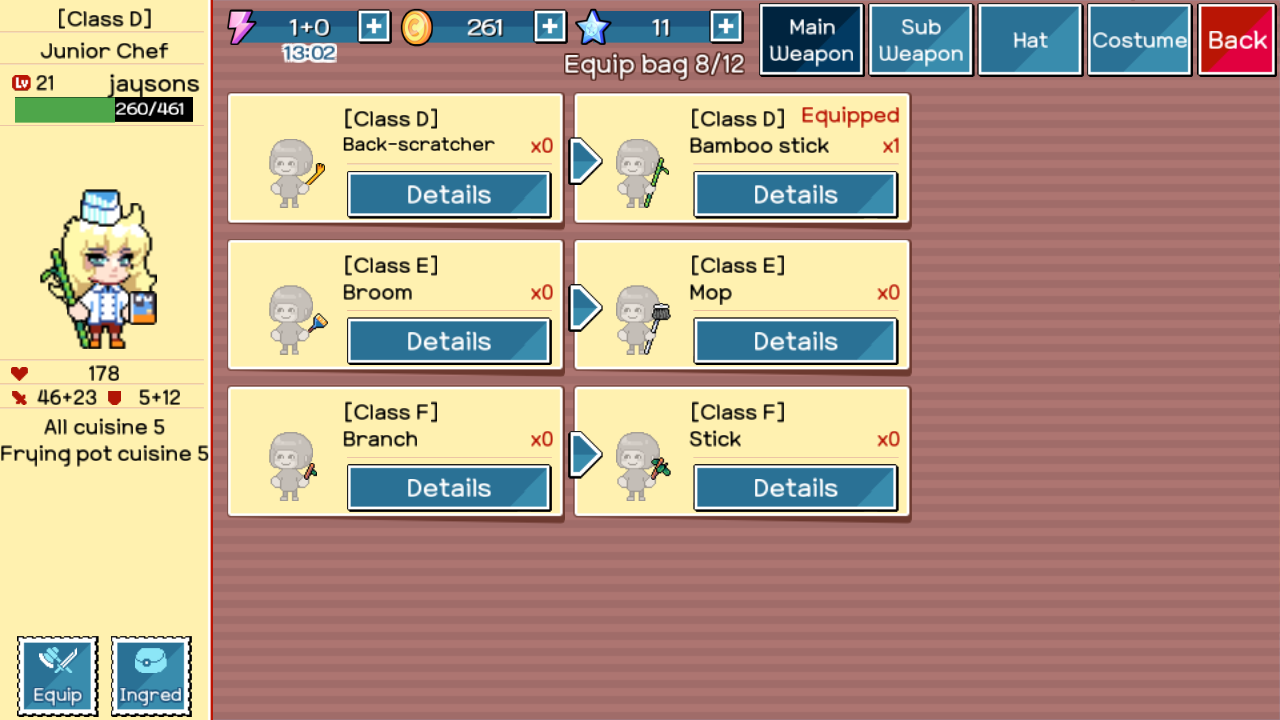This screenshot has height=720, width=1280.
Task: Go back using the red Back button
Action: coord(1237,40)
